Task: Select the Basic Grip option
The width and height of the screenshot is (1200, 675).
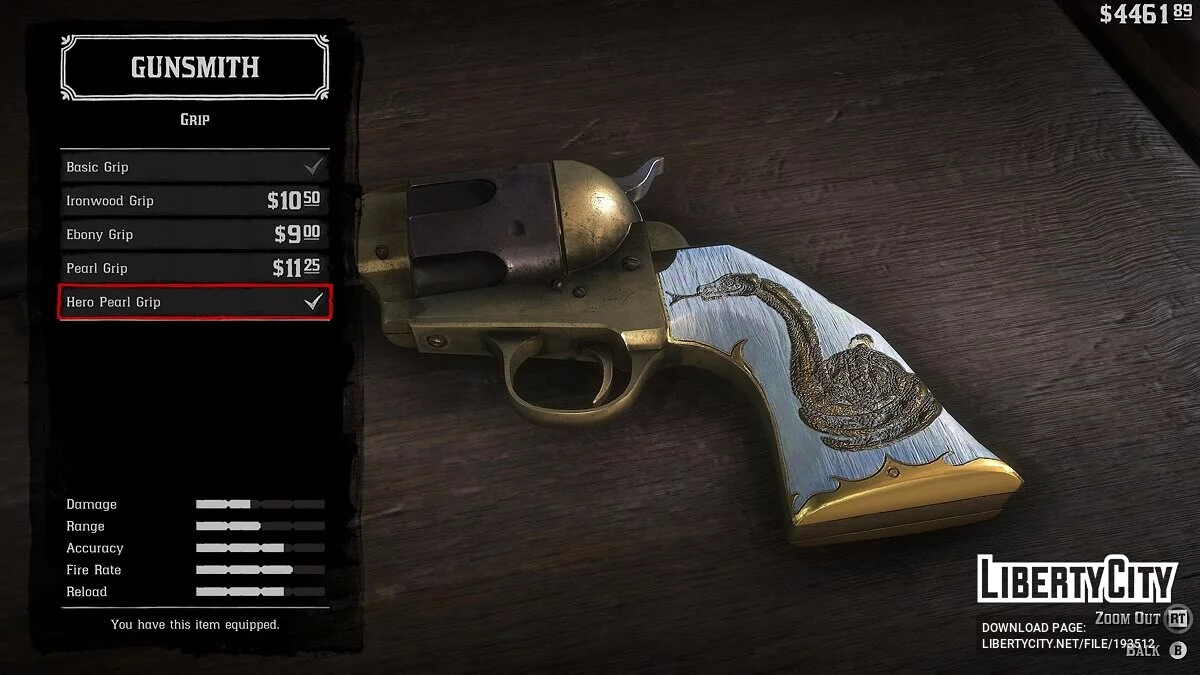Action: click(x=194, y=166)
